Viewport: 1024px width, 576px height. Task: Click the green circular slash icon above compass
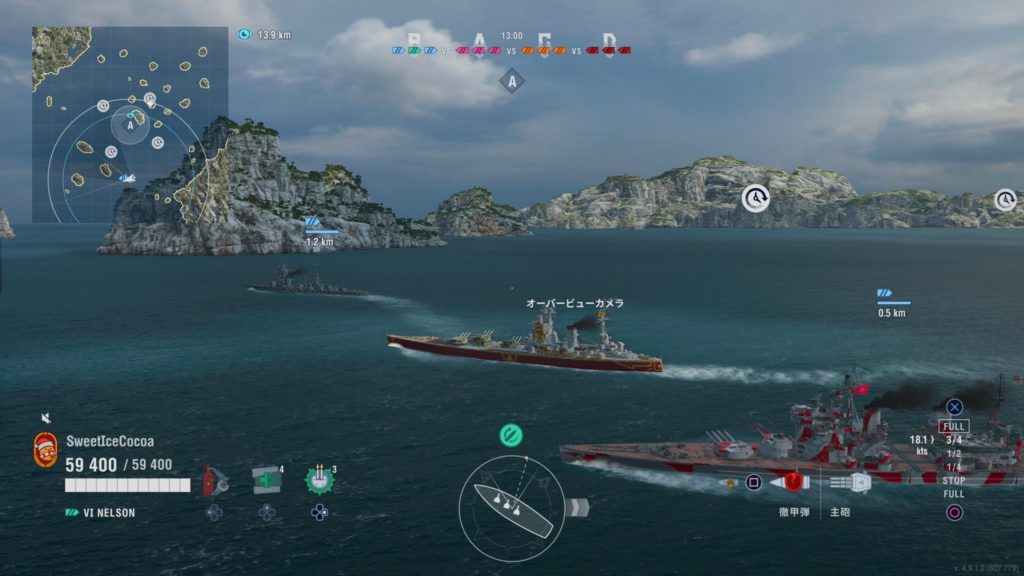point(511,435)
